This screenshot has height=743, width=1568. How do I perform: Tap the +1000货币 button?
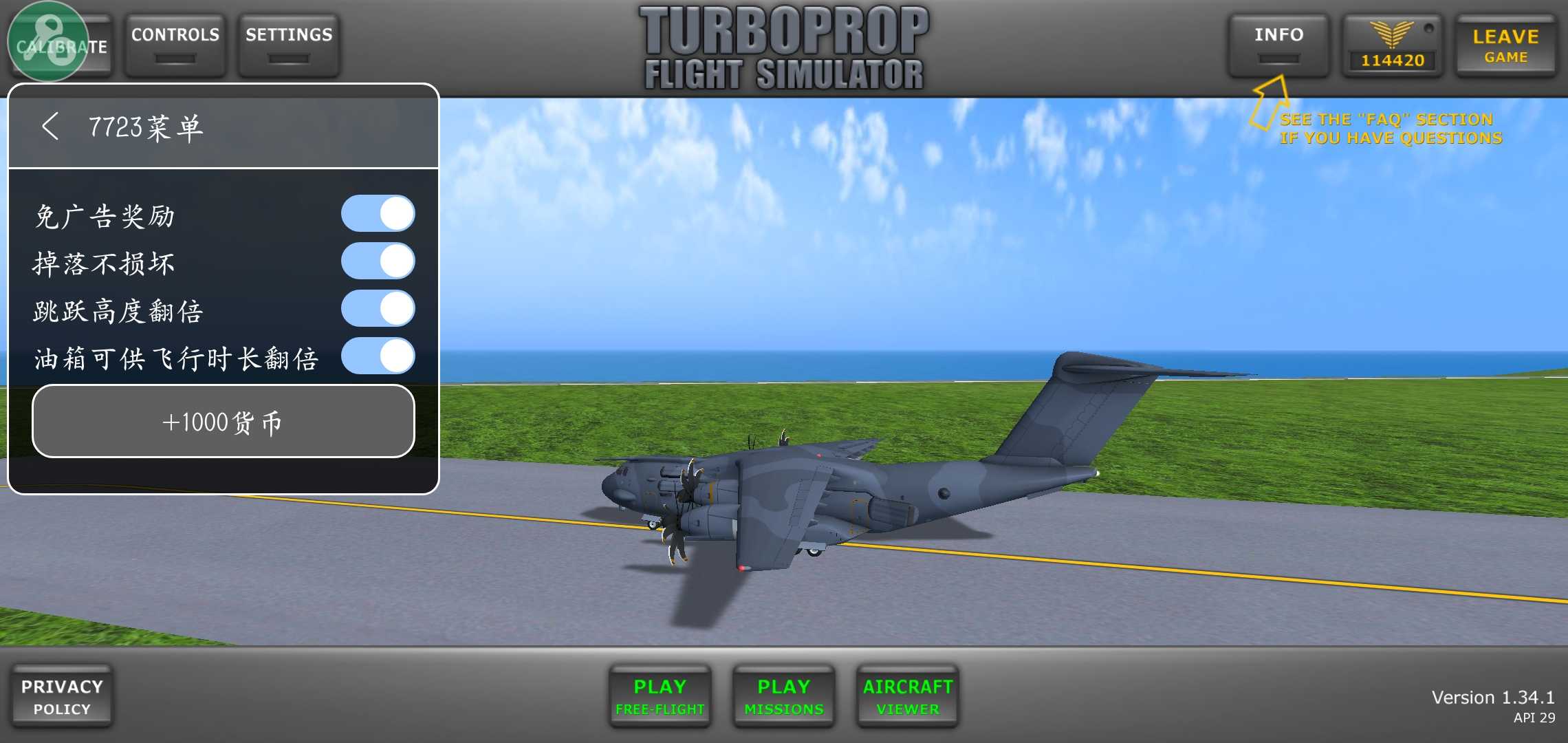click(224, 421)
